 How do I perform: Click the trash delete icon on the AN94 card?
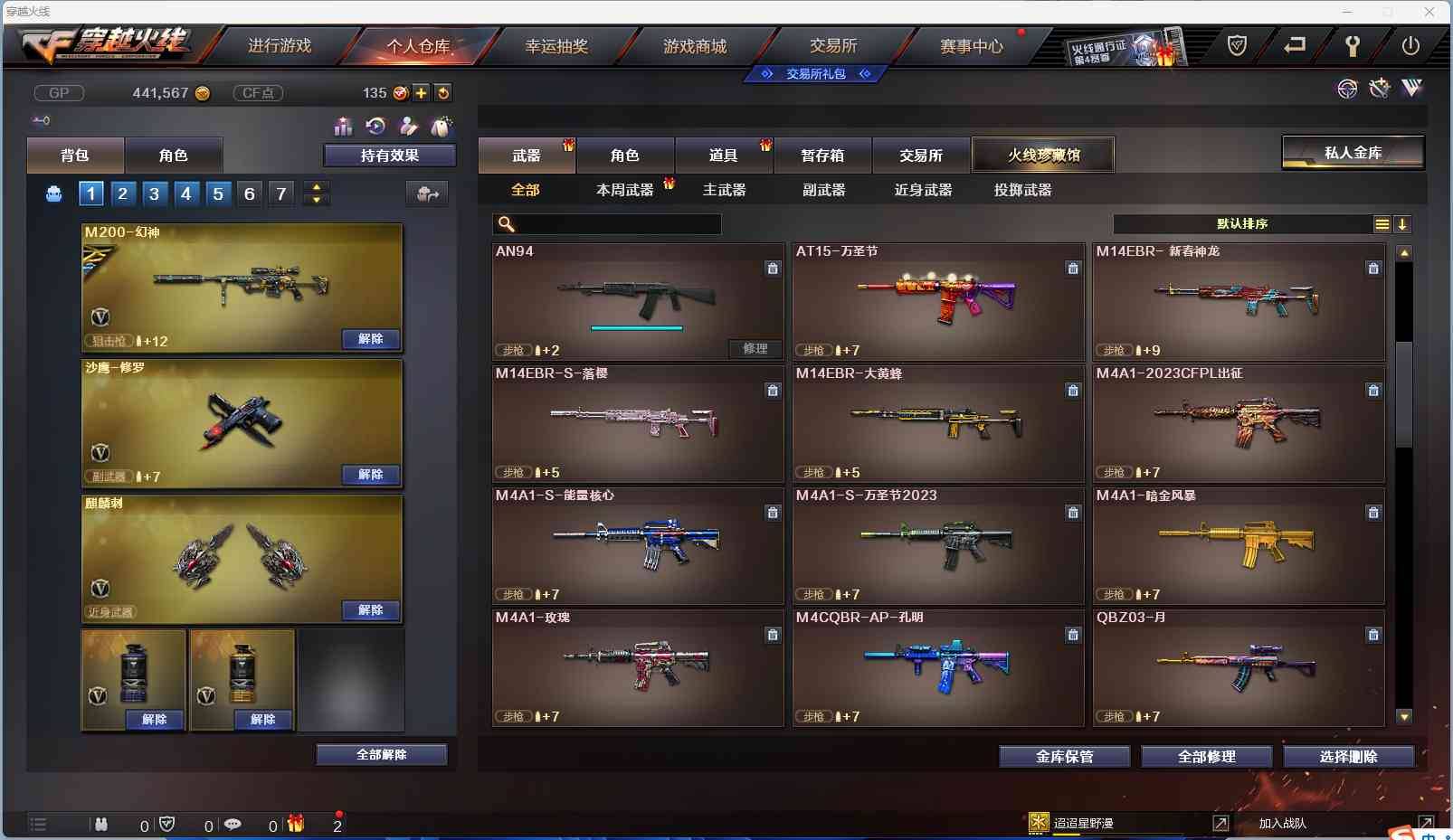tap(774, 269)
